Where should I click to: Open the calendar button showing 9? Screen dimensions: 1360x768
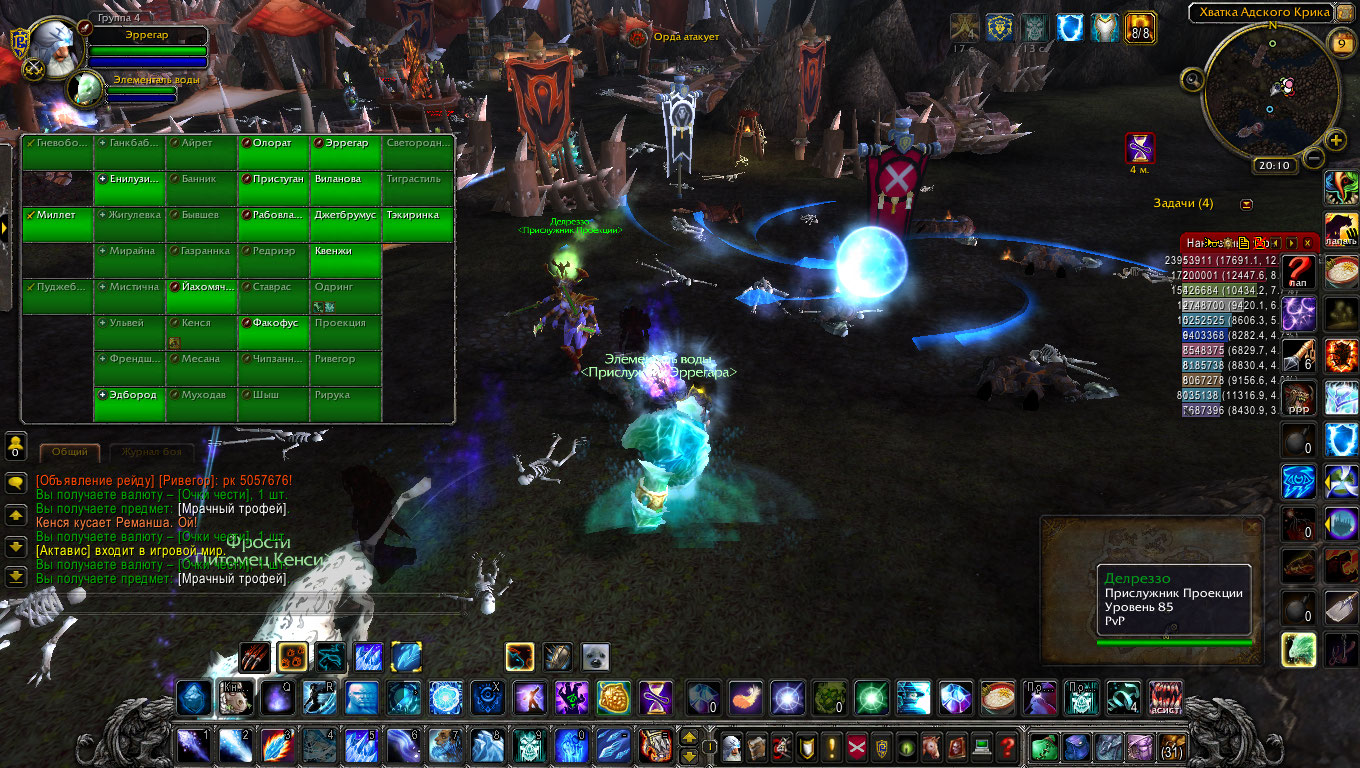pos(1341,43)
